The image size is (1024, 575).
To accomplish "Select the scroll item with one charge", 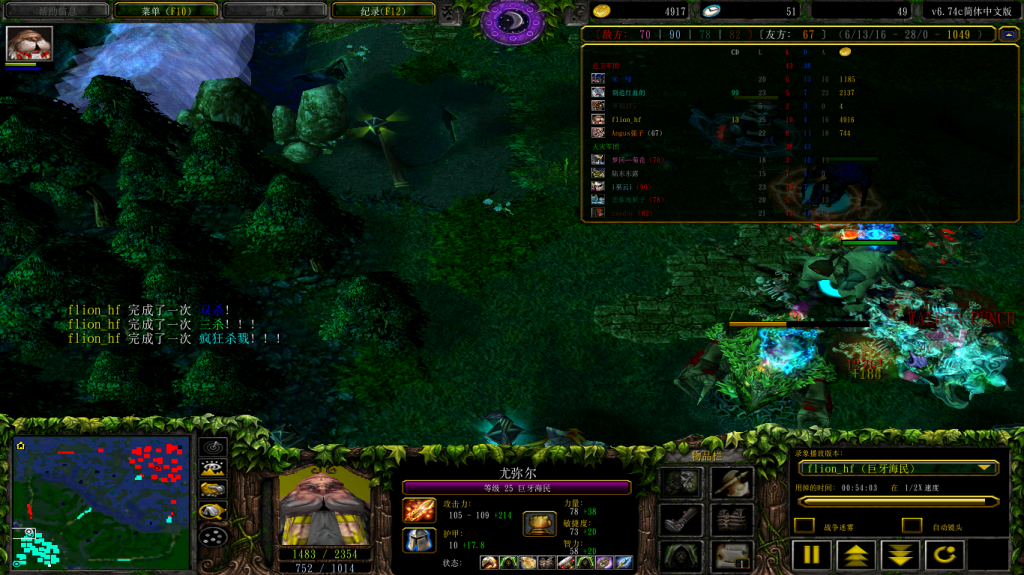I will click(732, 556).
